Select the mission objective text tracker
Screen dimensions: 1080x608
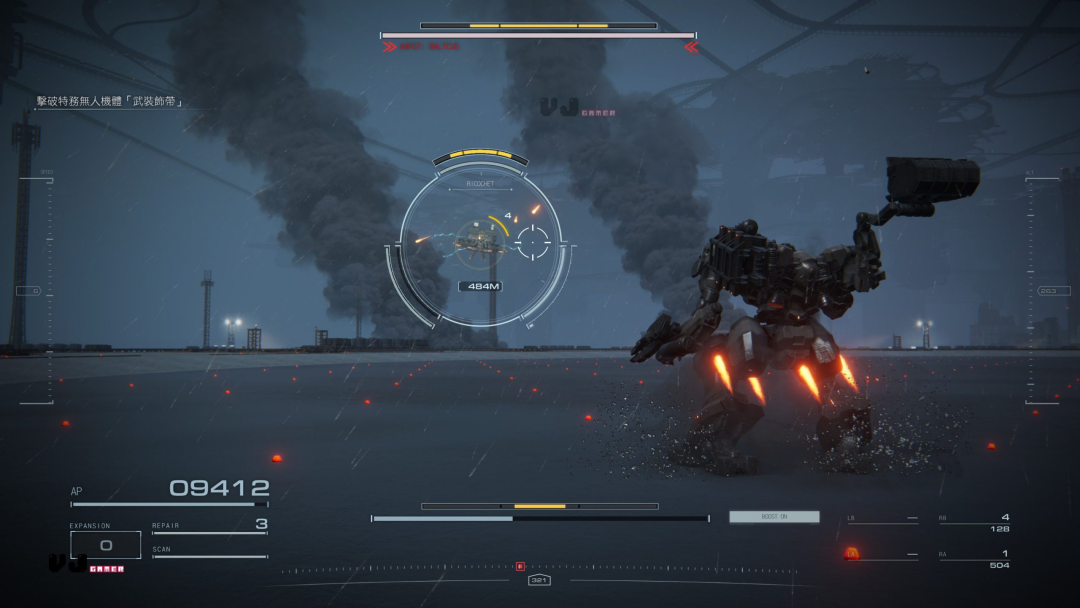[110, 101]
